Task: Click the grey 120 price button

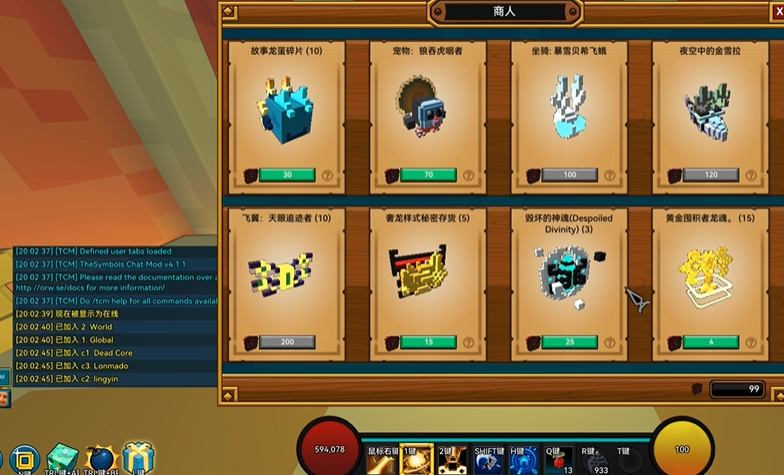Action: (711, 175)
